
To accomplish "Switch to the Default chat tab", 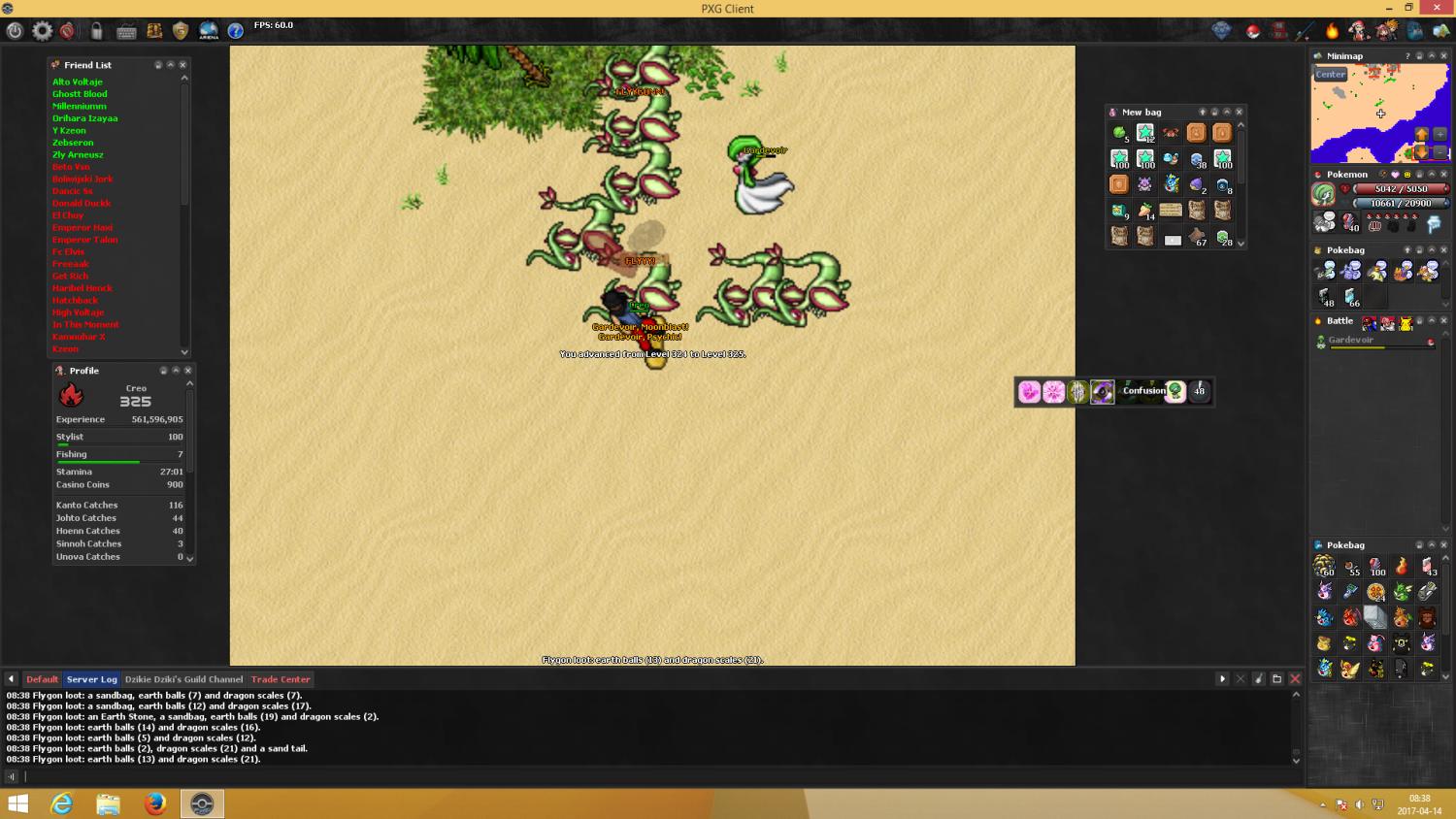I will 42,679.
